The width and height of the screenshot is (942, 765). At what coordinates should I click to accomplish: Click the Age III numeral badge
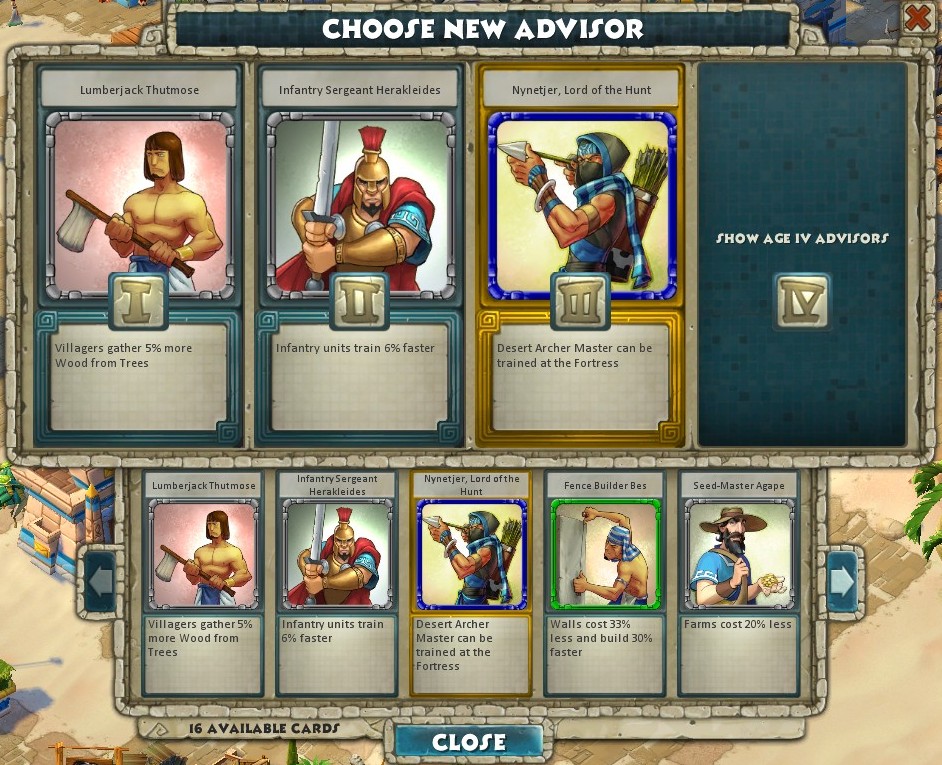[581, 301]
